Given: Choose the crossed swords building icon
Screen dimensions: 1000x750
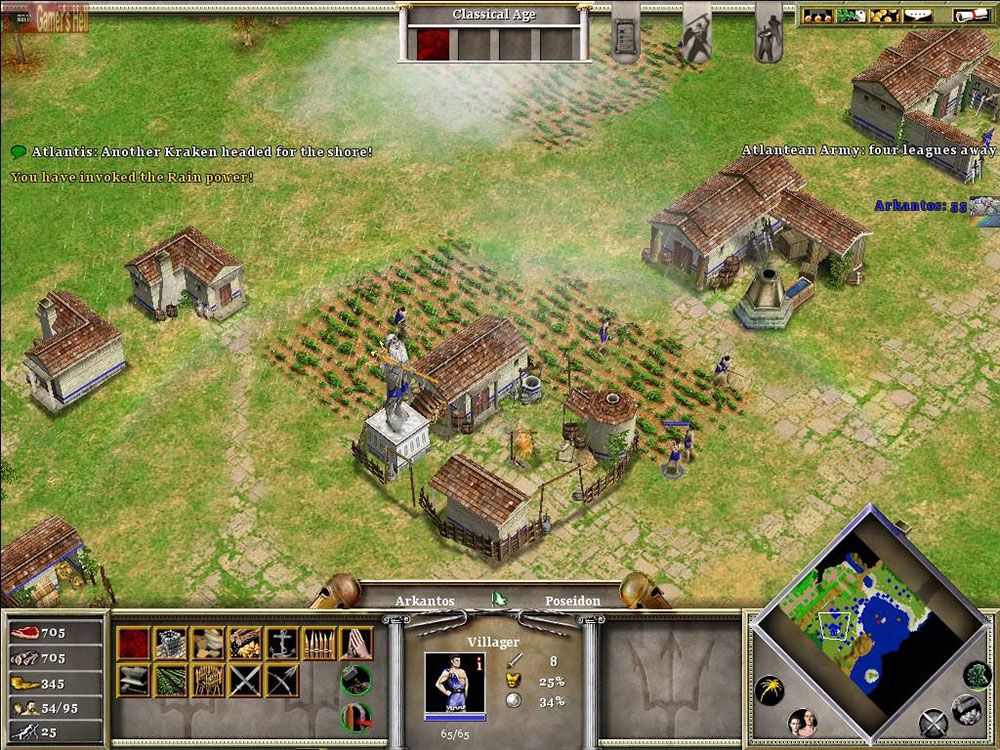Looking at the screenshot, I should (x=245, y=680).
